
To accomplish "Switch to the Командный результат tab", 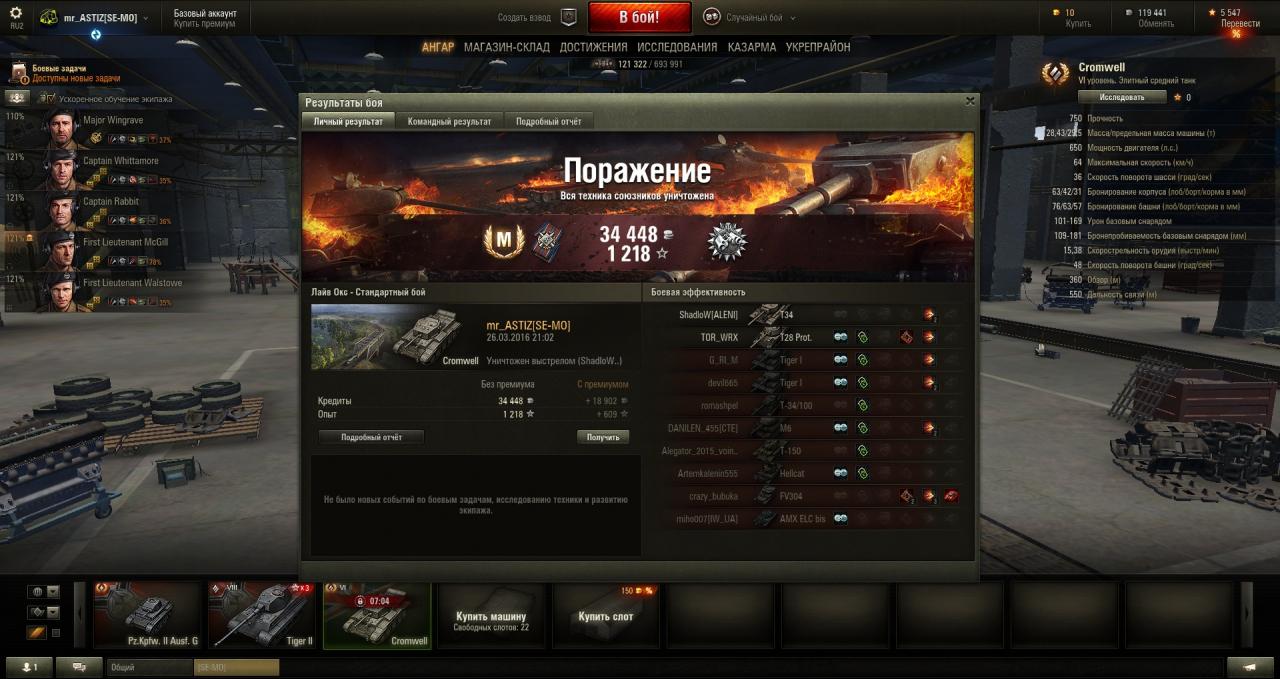I will [x=449, y=121].
